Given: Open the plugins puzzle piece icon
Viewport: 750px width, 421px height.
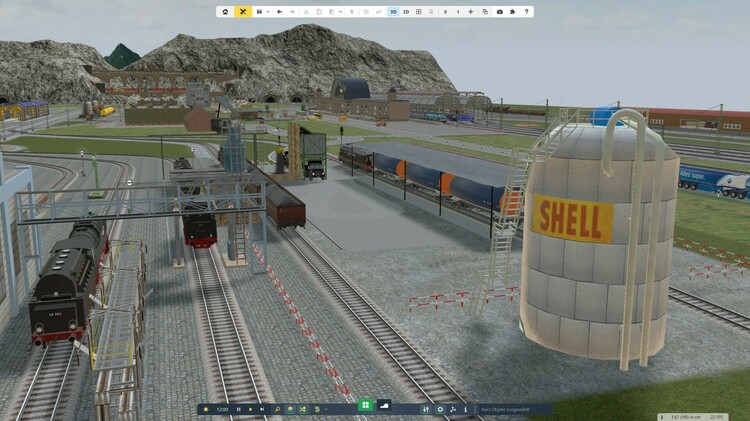Looking at the screenshot, I should pos(512,12).
